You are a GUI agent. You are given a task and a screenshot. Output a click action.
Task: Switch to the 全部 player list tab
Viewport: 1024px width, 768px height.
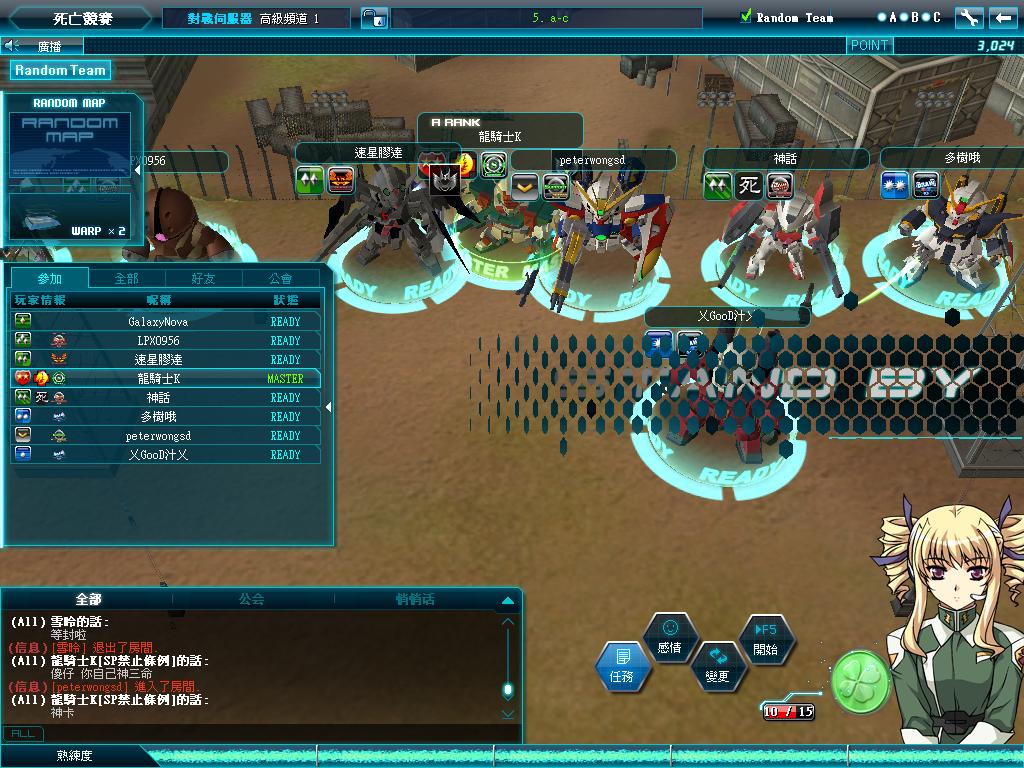coord(126,278)
